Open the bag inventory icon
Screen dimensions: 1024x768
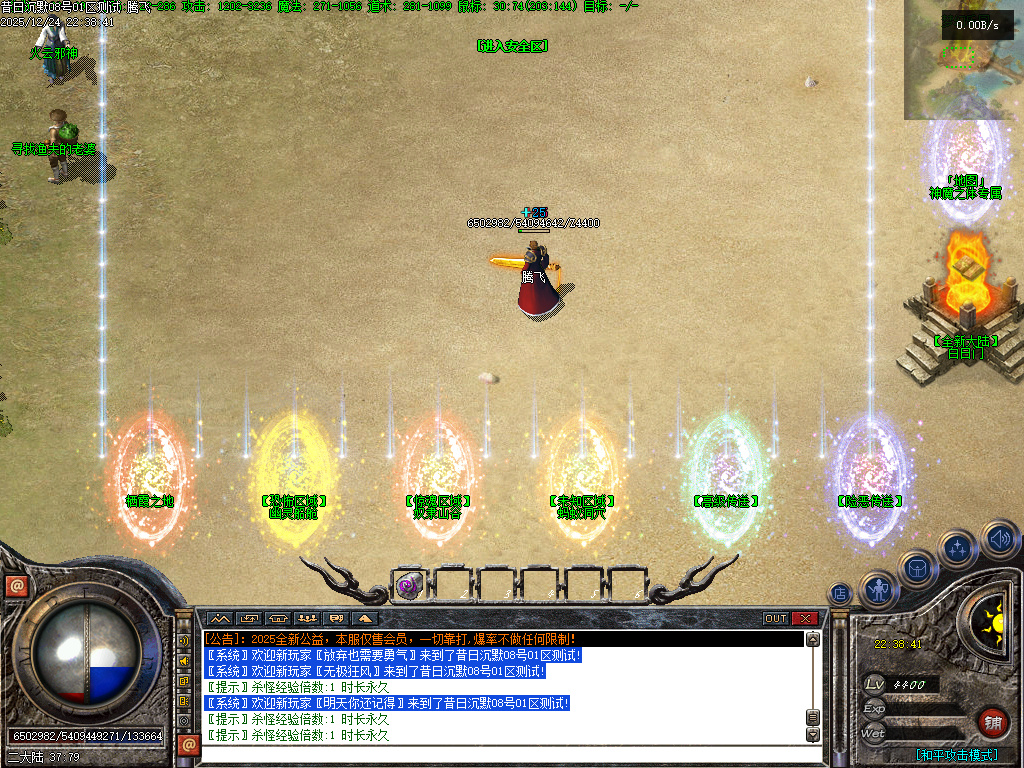tap(917, 569)
